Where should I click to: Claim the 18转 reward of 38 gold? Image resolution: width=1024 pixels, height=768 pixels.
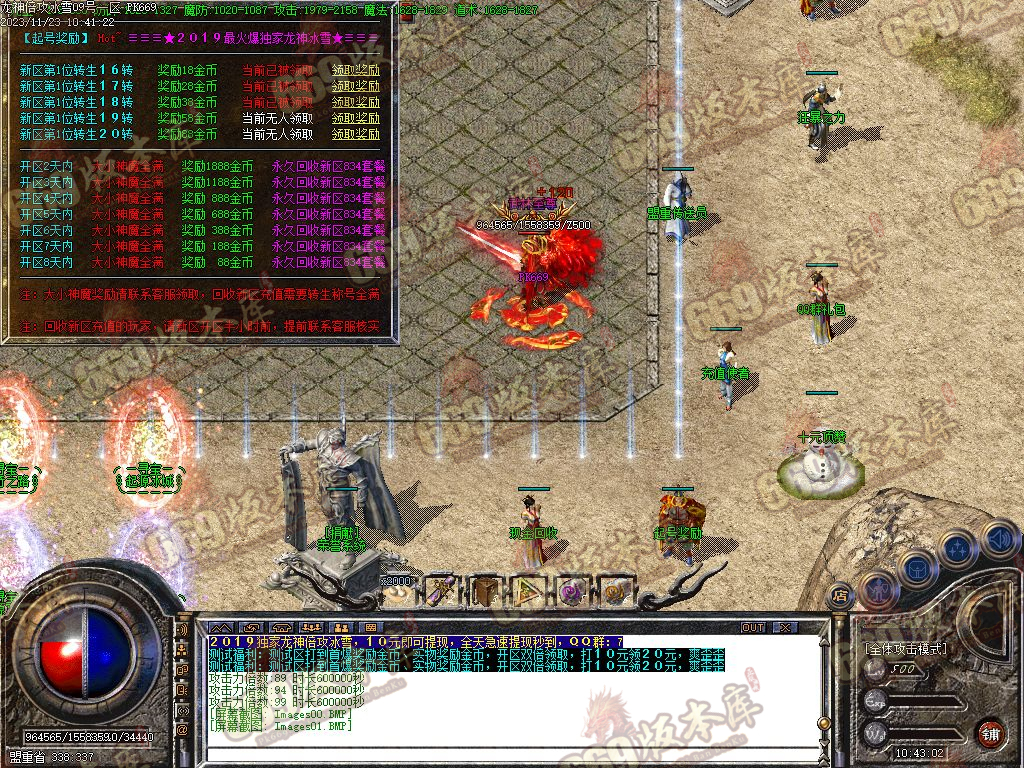click(x=356, y=102)
